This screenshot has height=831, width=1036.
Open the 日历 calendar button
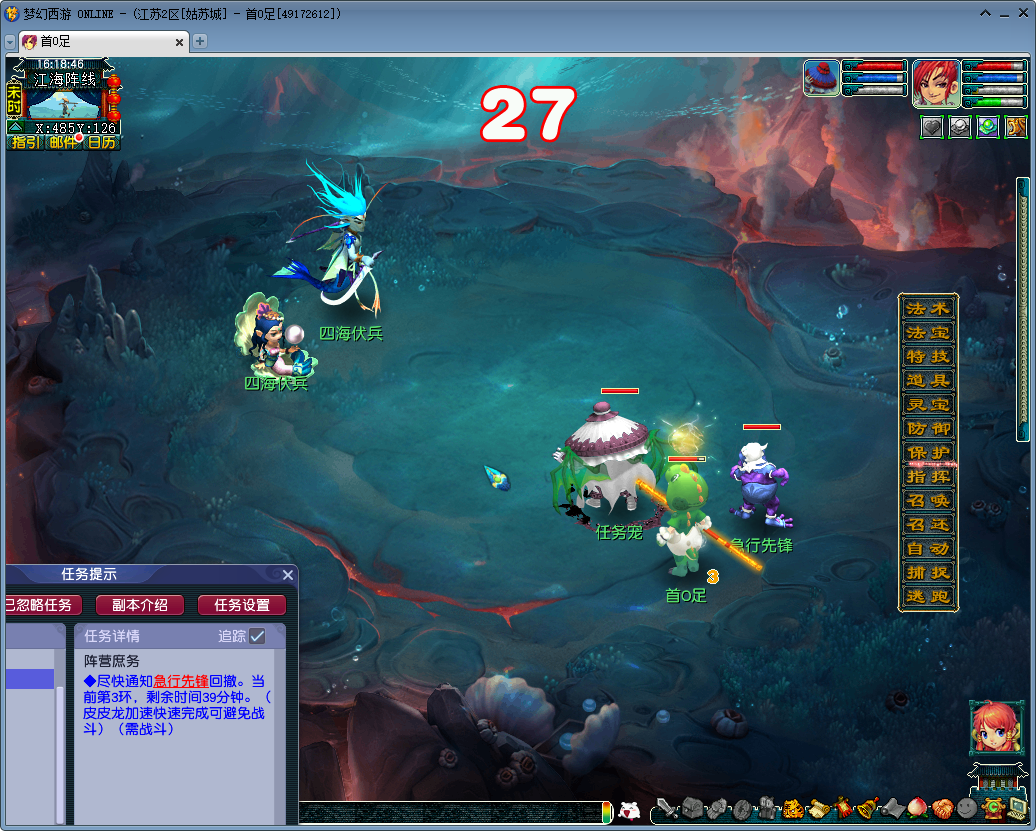click(x=101, y=142)
